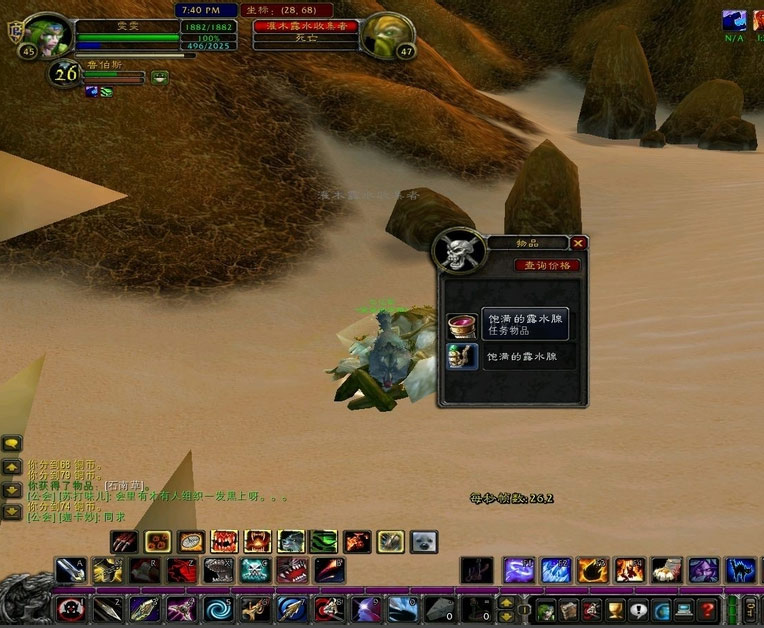The height and width of the screenshot is (628, 764).
Task: Loot the quest item 饱满的露水腺 with cup icon
Action: [462, 324]
